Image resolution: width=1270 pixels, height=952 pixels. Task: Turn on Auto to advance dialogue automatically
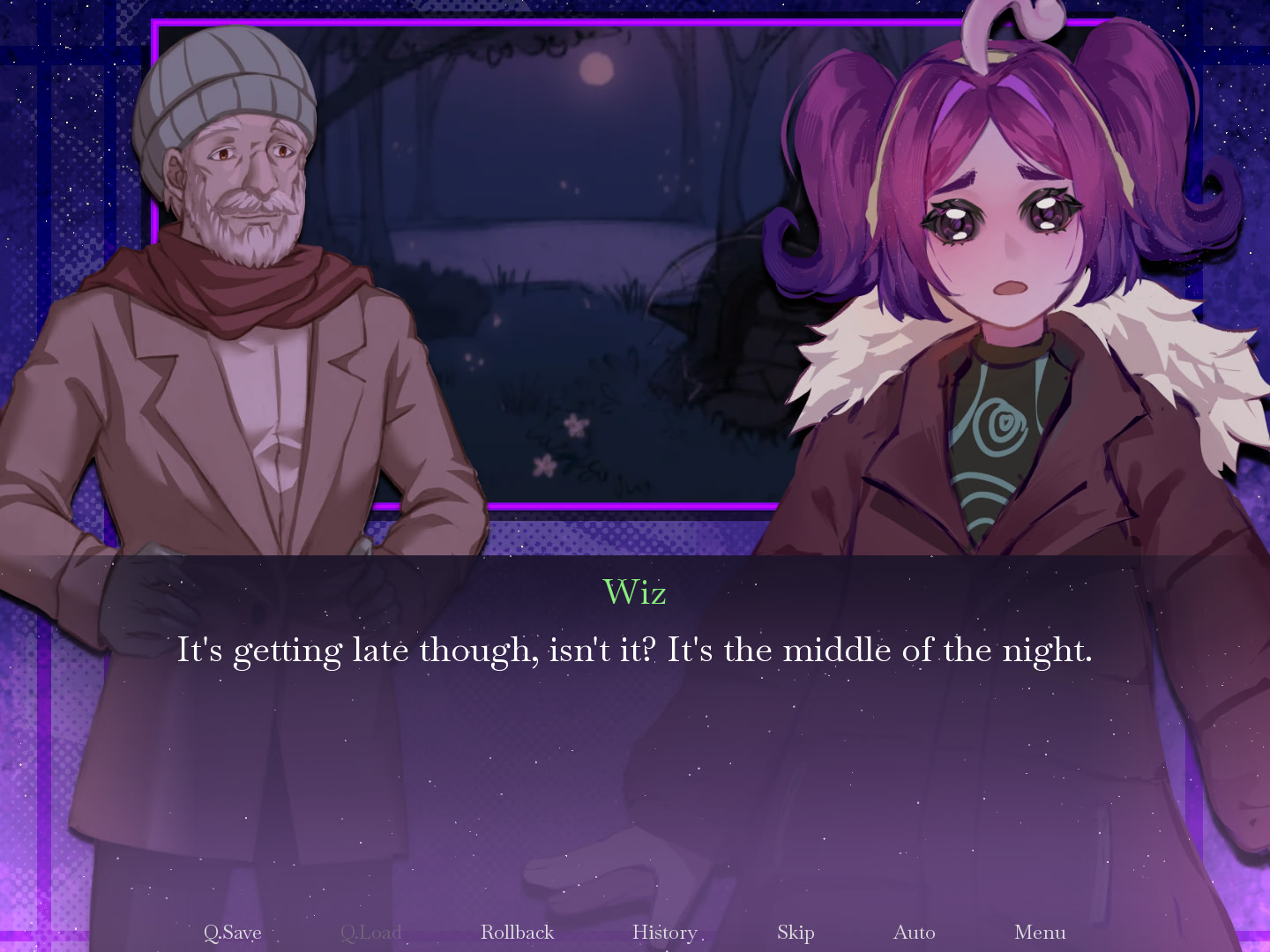(915, 932)
